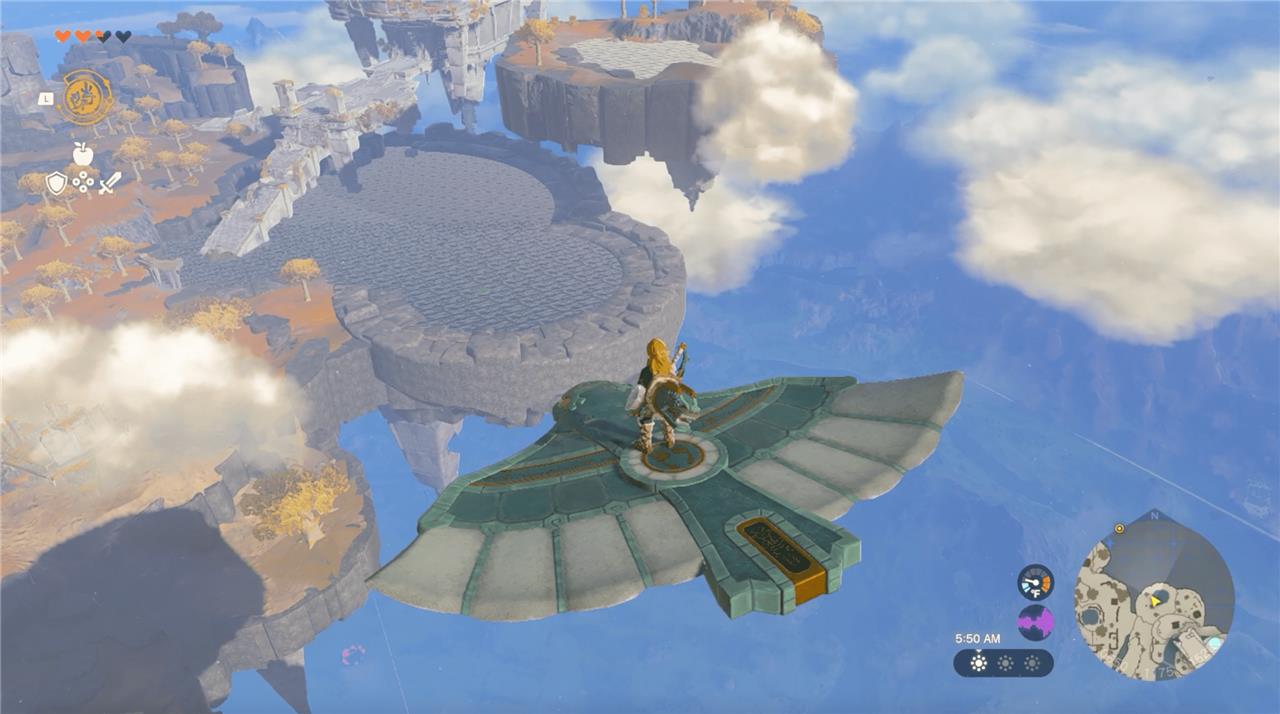The image size is (1280, 714).
Task: Select the white apple quick-item icon
Action: coord(83,153)
